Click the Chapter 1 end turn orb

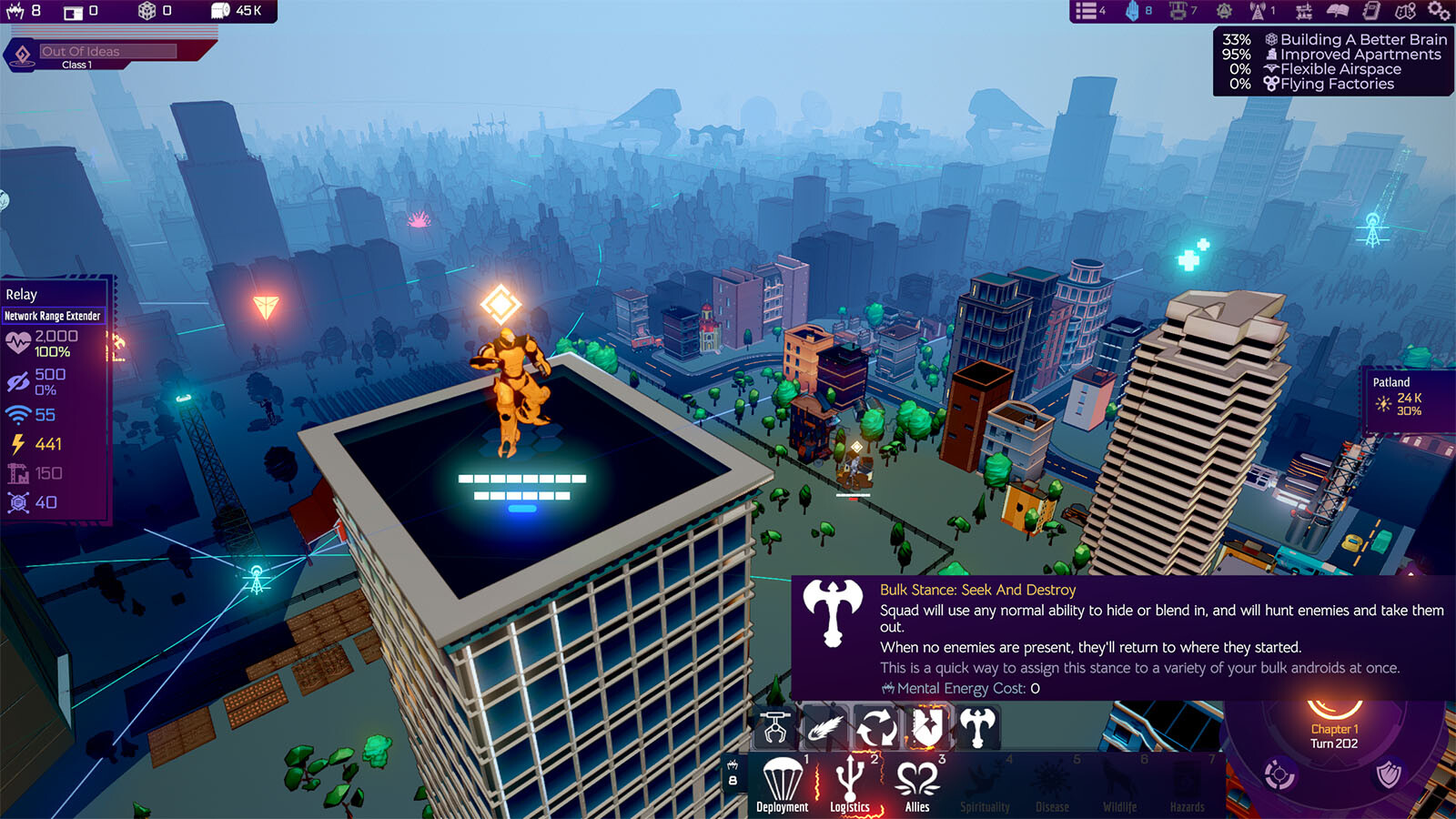click(x=1334, y=728)
